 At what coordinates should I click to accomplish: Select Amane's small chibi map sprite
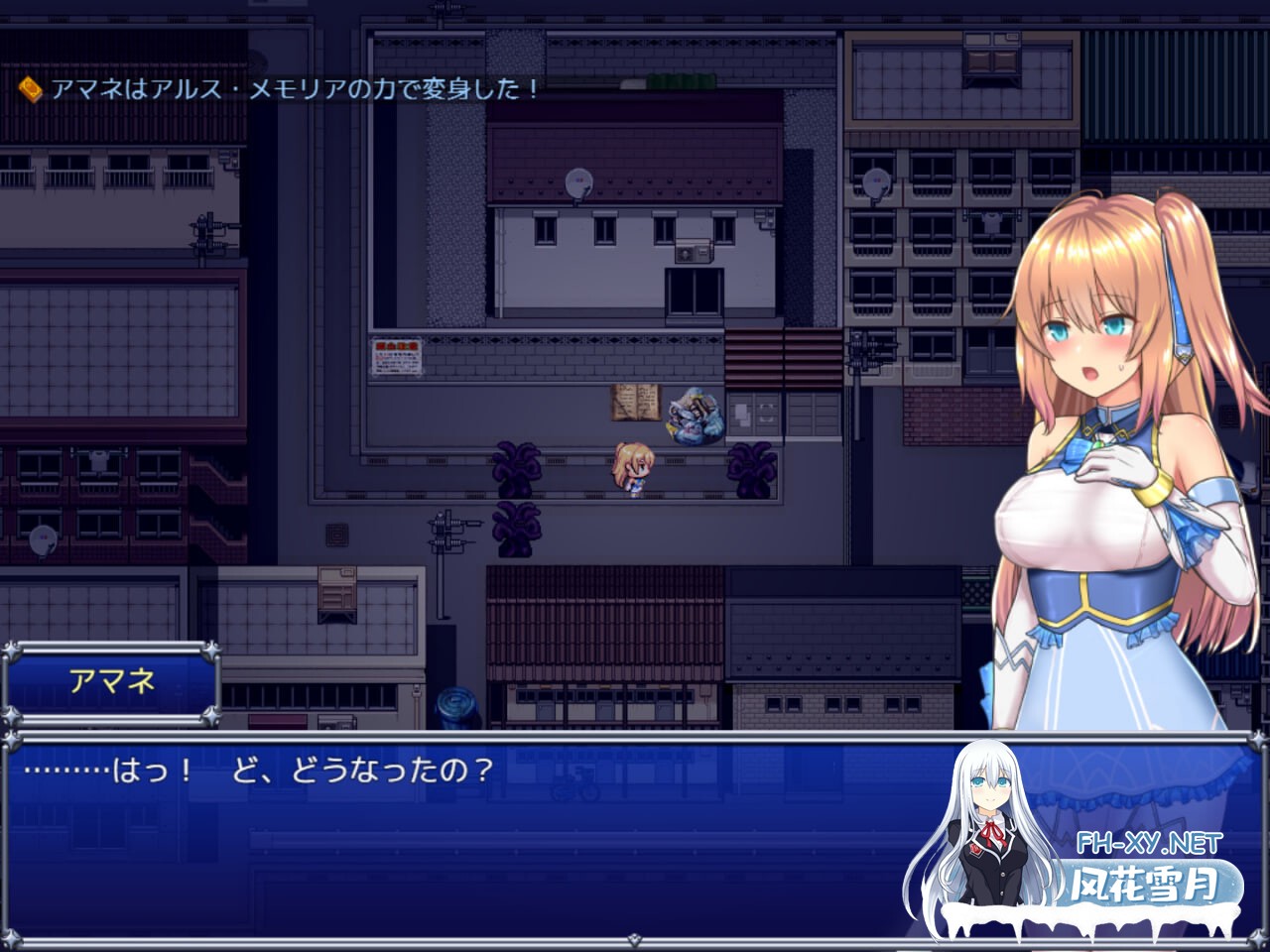(x=632, y=471)
